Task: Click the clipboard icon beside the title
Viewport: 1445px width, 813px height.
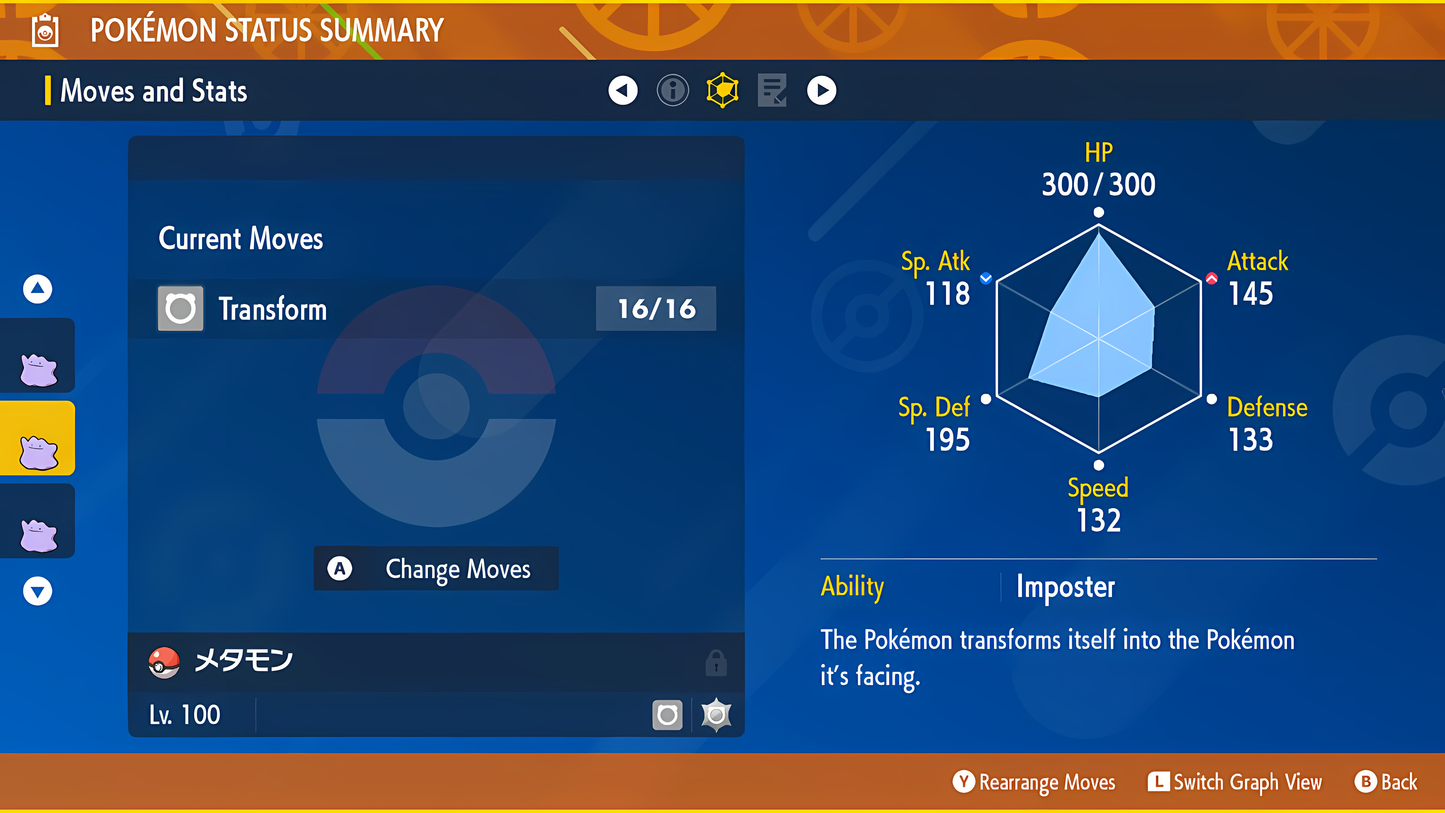Action: (43, 29)
